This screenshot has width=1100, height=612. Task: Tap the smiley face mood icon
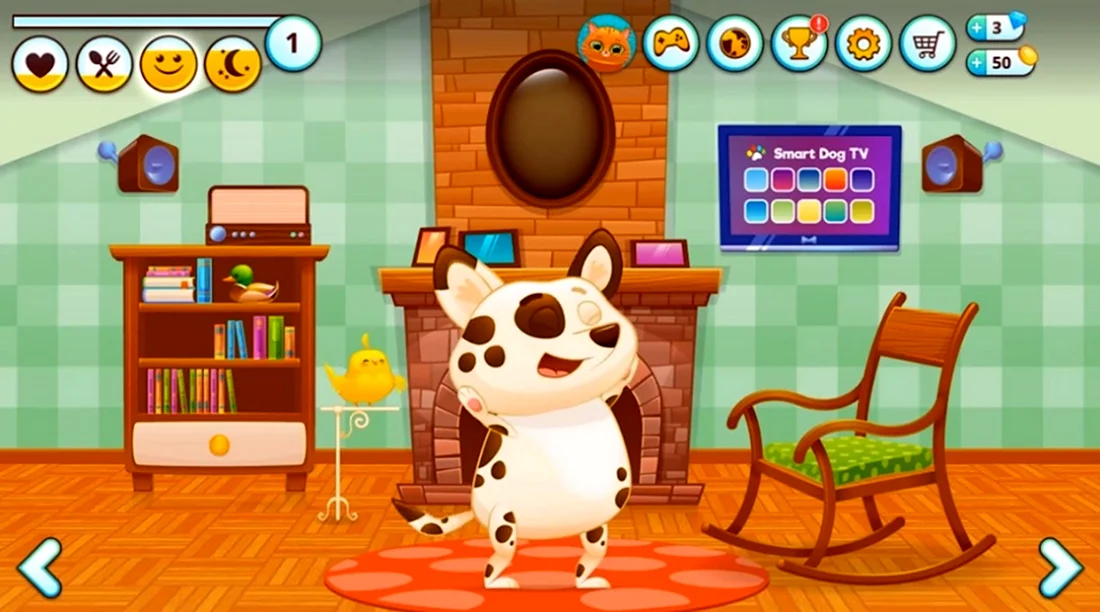coord(168,65)
